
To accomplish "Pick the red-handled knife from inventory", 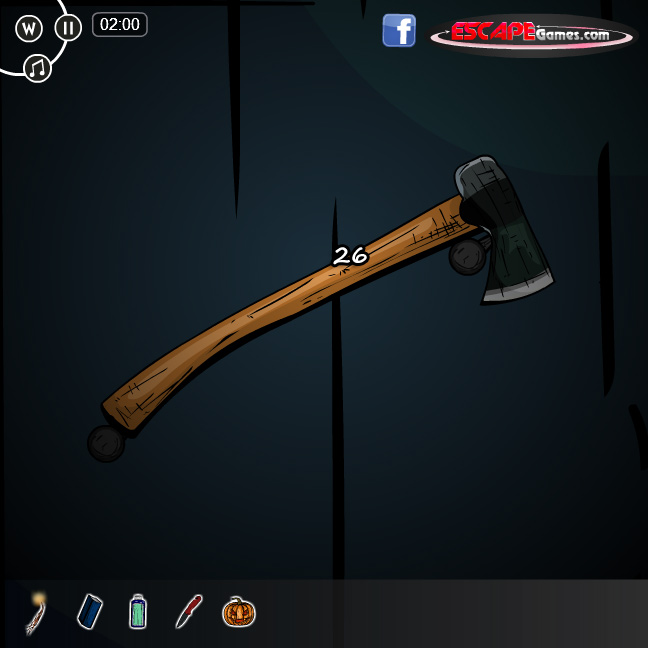I will pos(189,611).
